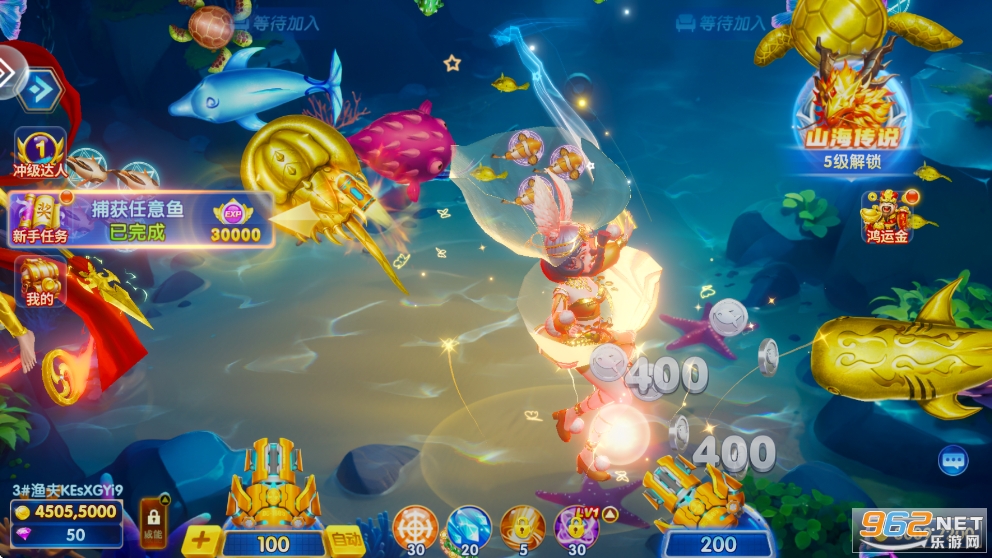The image size is (992, 558).
Task: Open the 山海传说 legend feature
Action: 853,112
